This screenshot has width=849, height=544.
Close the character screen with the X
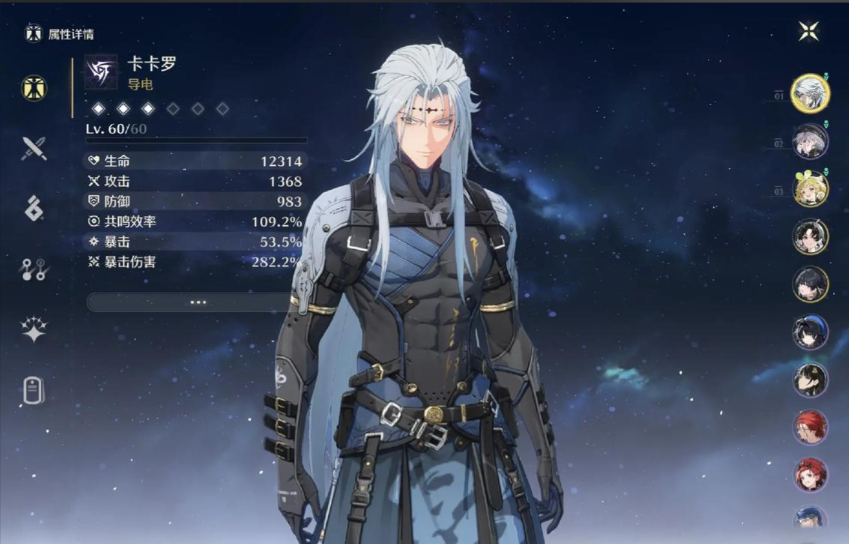pos(809,31)
